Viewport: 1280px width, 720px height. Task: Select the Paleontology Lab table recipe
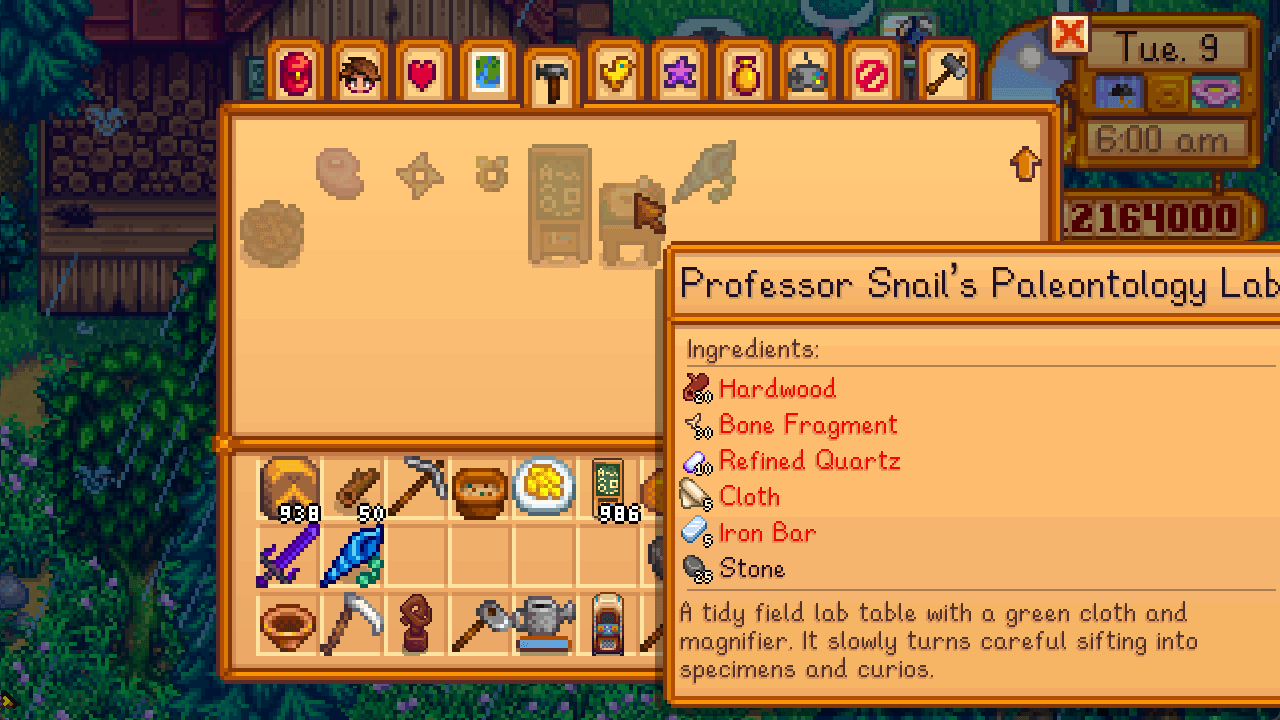tap(631, 221)
